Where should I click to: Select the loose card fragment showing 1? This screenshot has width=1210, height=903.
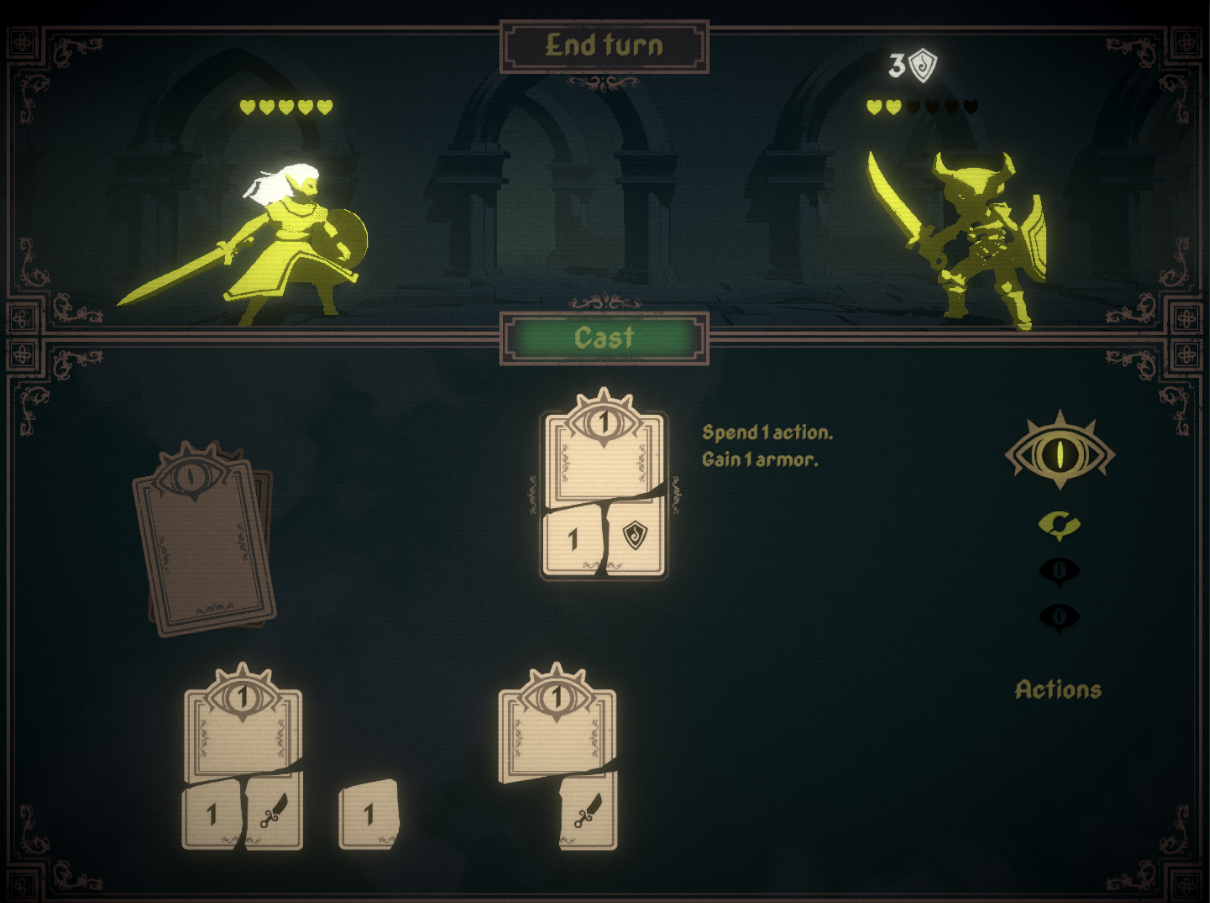[x=369, y=814]
